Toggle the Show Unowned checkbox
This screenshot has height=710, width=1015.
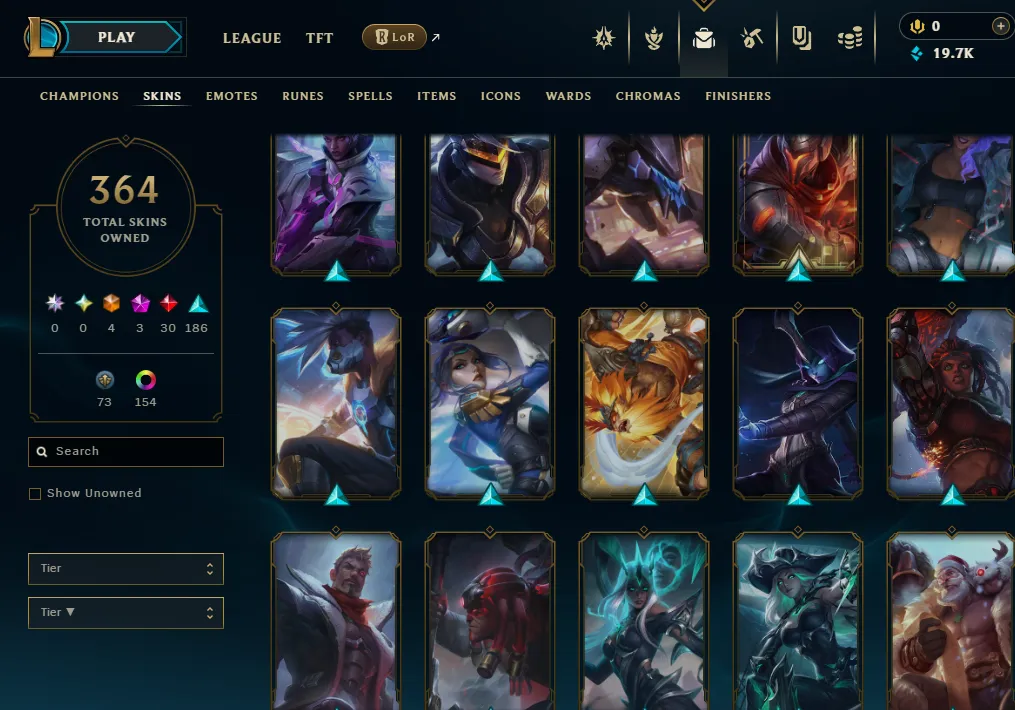[x=35, y=494]
